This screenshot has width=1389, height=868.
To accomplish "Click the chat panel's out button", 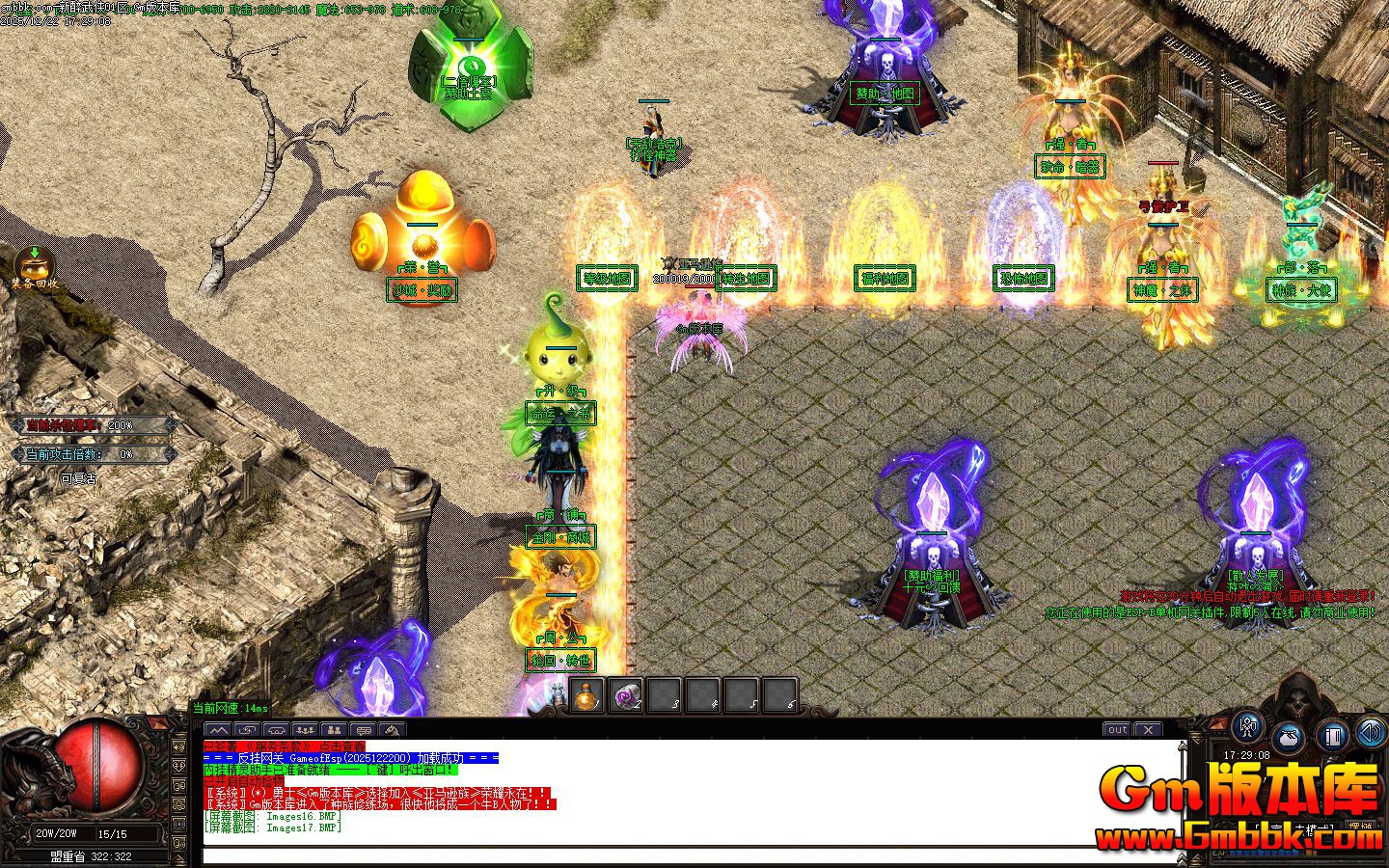I will coord(1117,730).
